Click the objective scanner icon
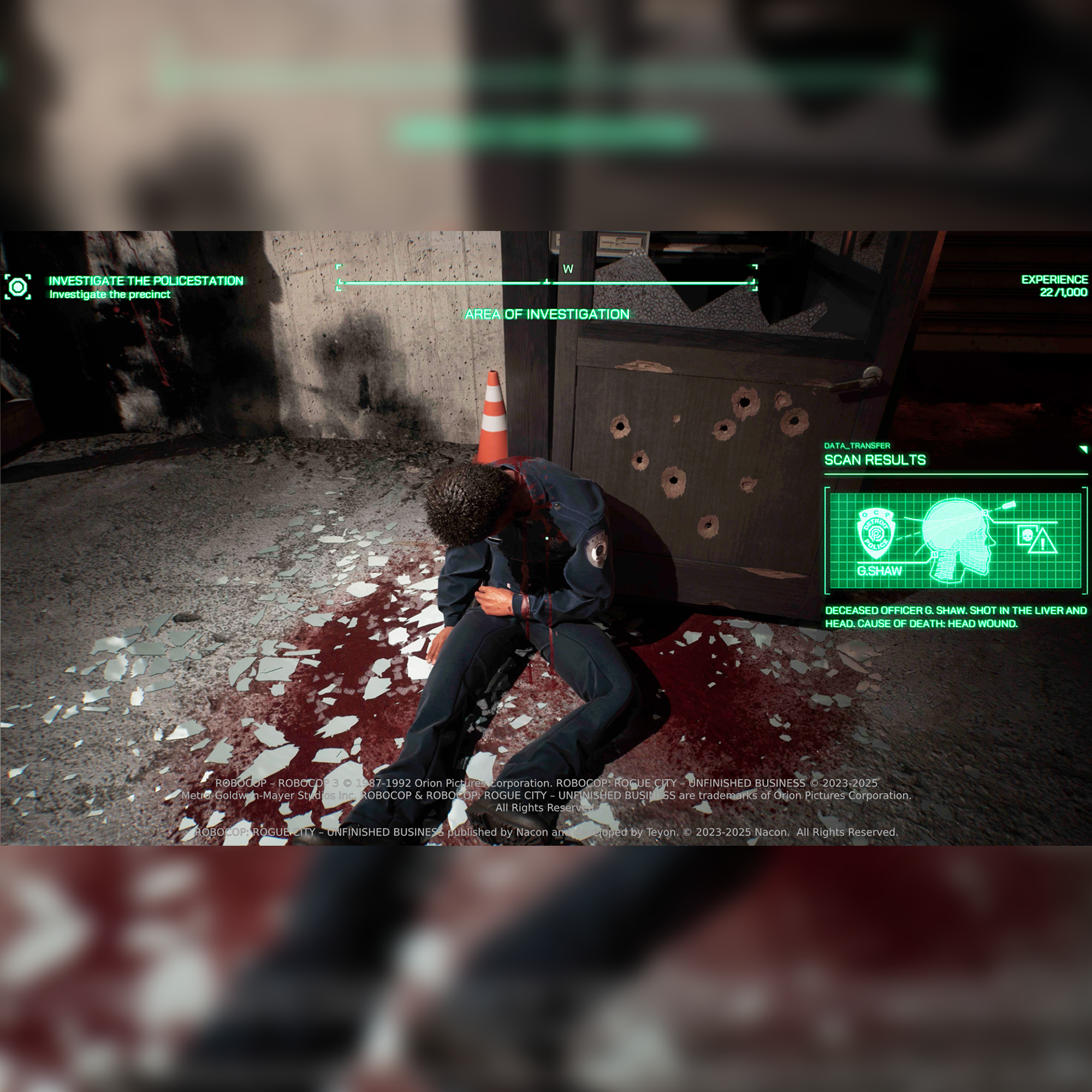The height and width of the screenshot is (1092, 1092). (x=18, y=287)
